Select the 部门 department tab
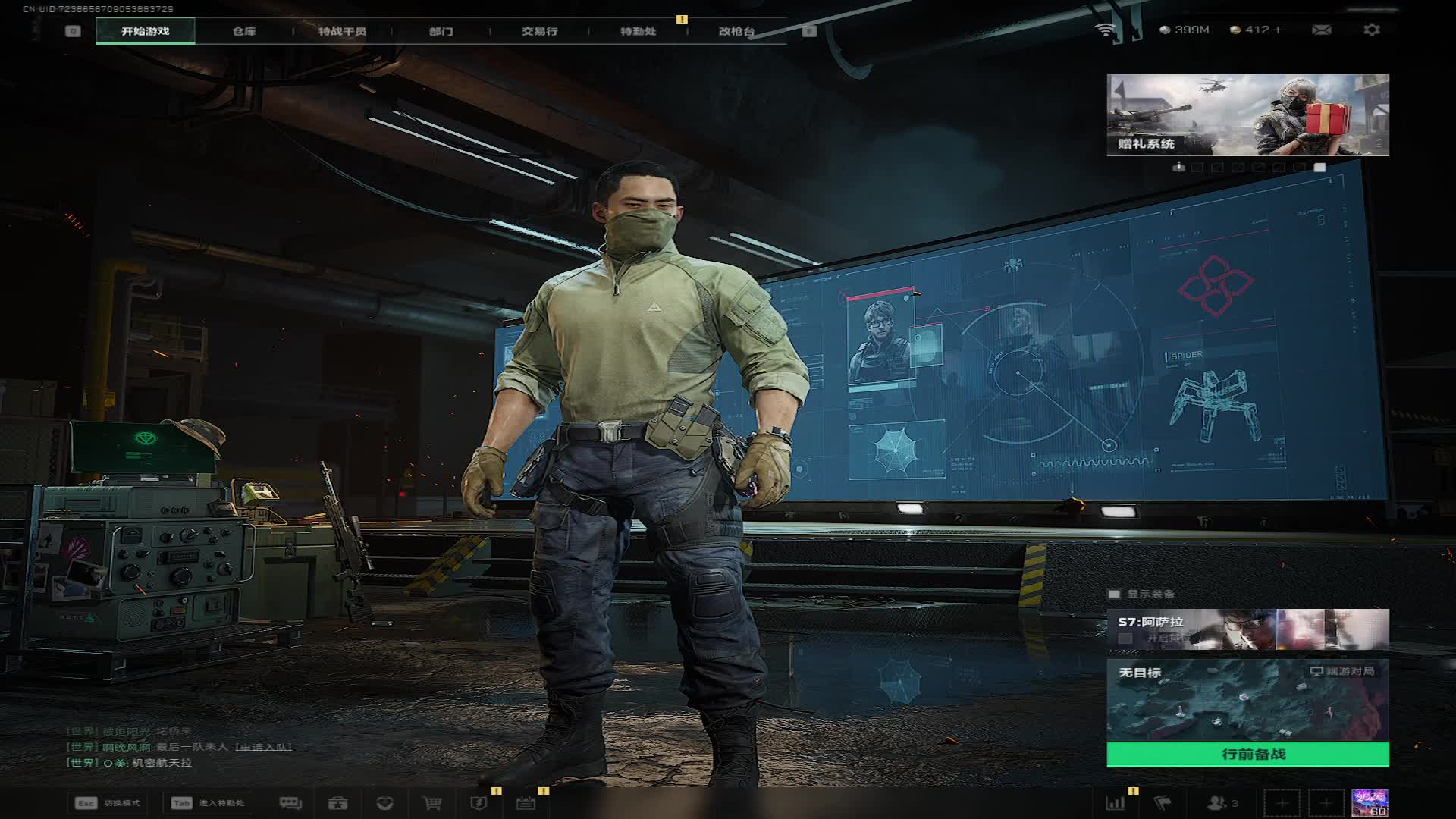1456x819 pixels. (x=441, y=31)
